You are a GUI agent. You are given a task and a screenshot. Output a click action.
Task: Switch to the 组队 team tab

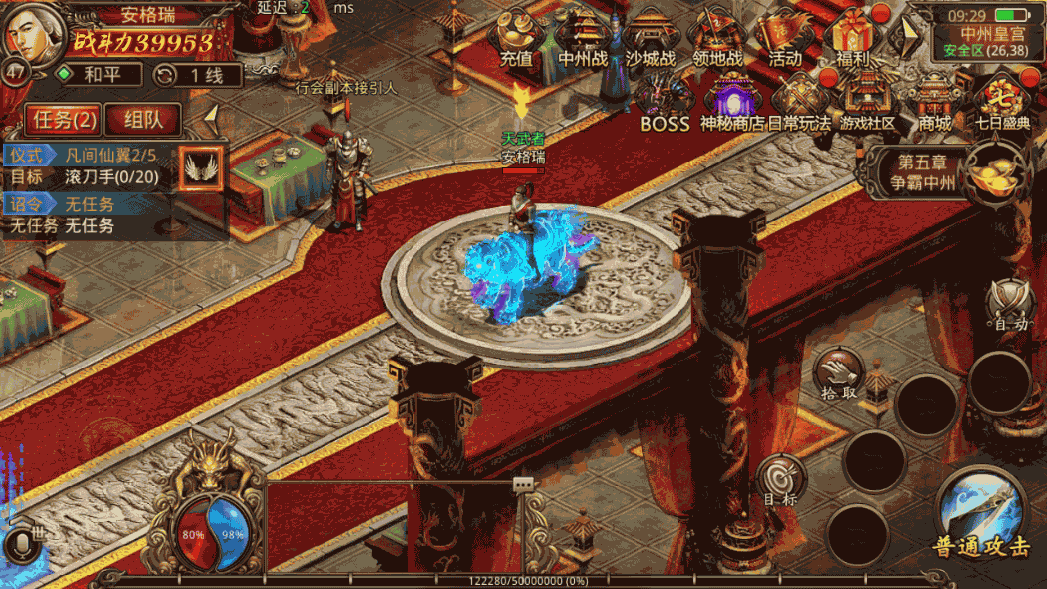(x=143, y=120)
